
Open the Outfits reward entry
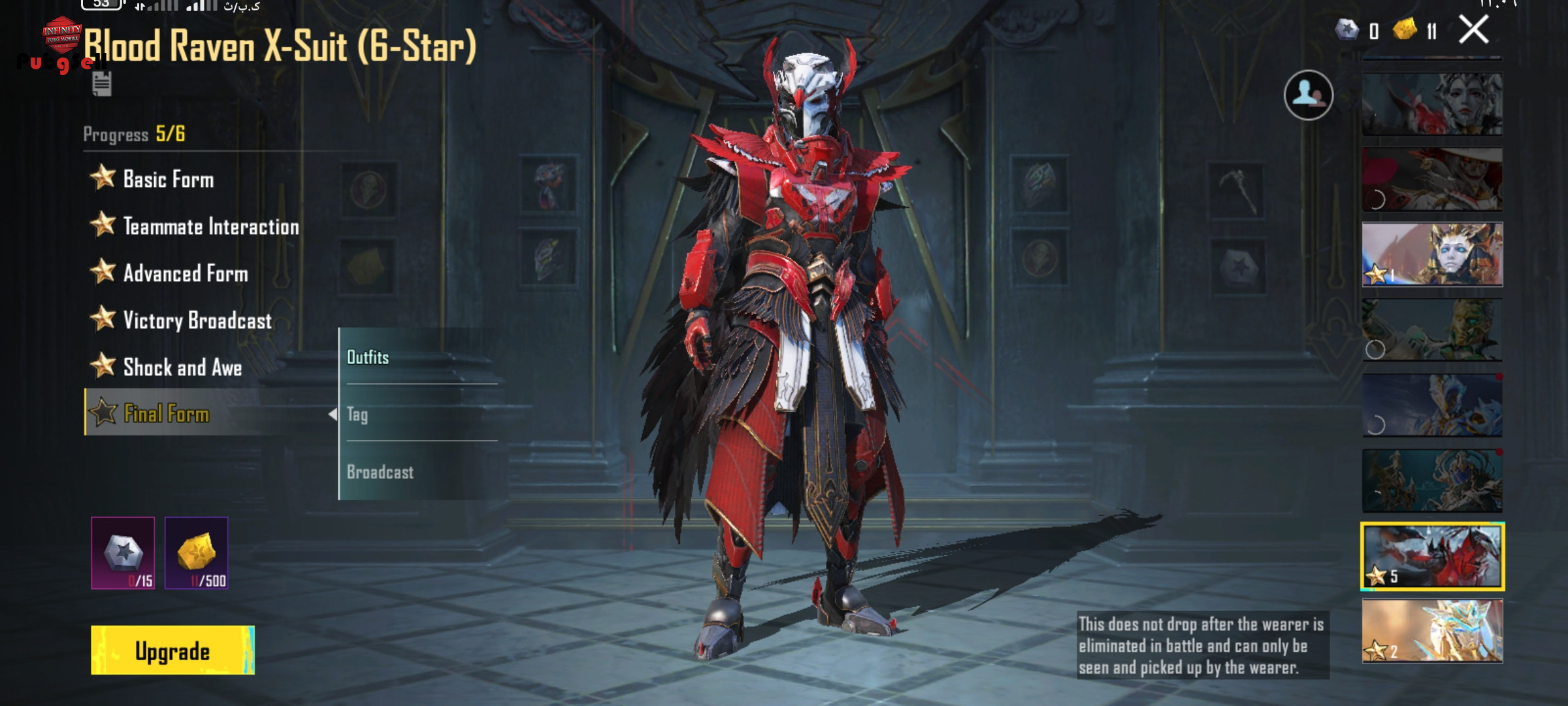coord(418,357)
